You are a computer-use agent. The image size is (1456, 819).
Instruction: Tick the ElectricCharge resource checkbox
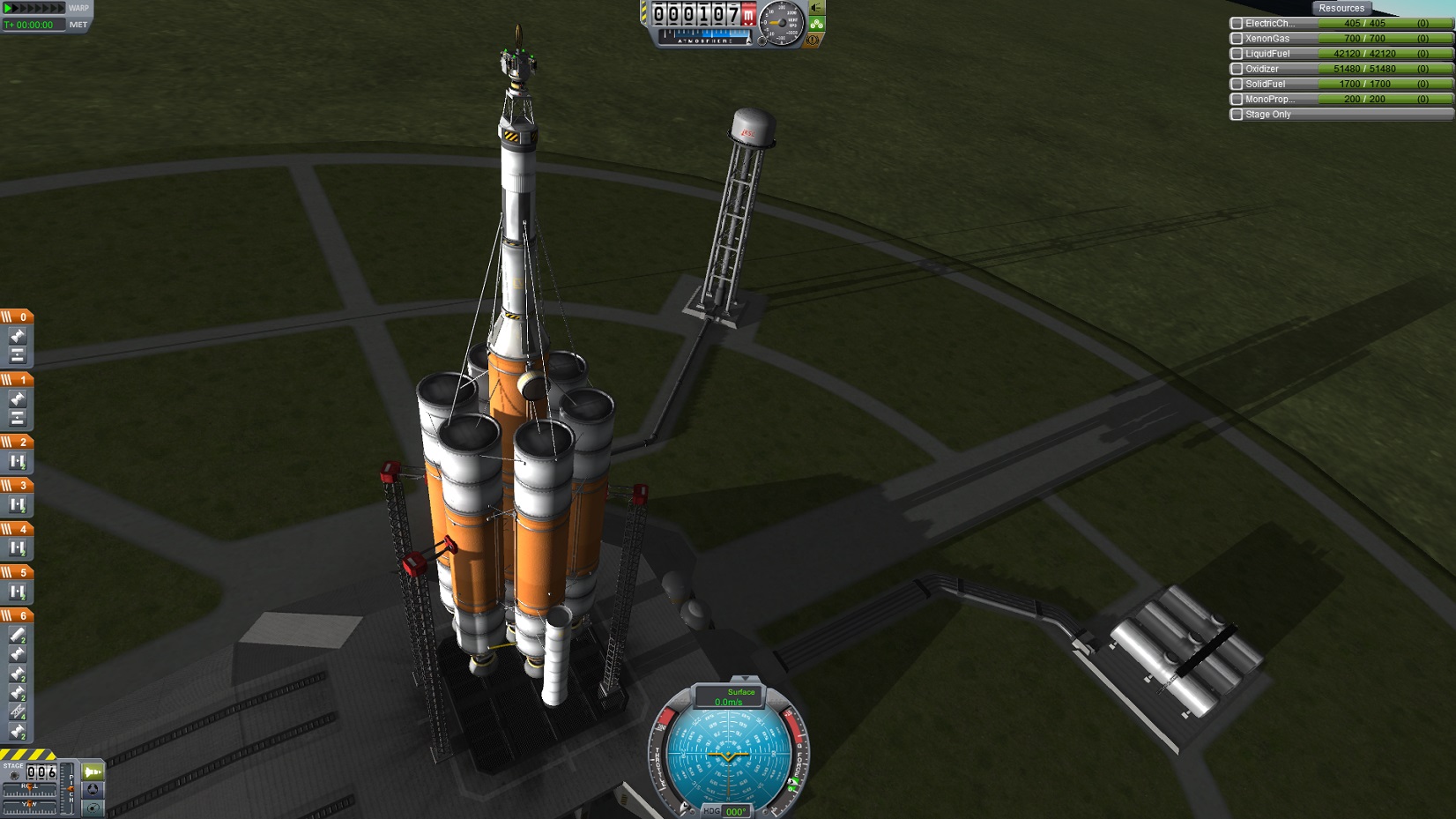tap(1237, 24)
